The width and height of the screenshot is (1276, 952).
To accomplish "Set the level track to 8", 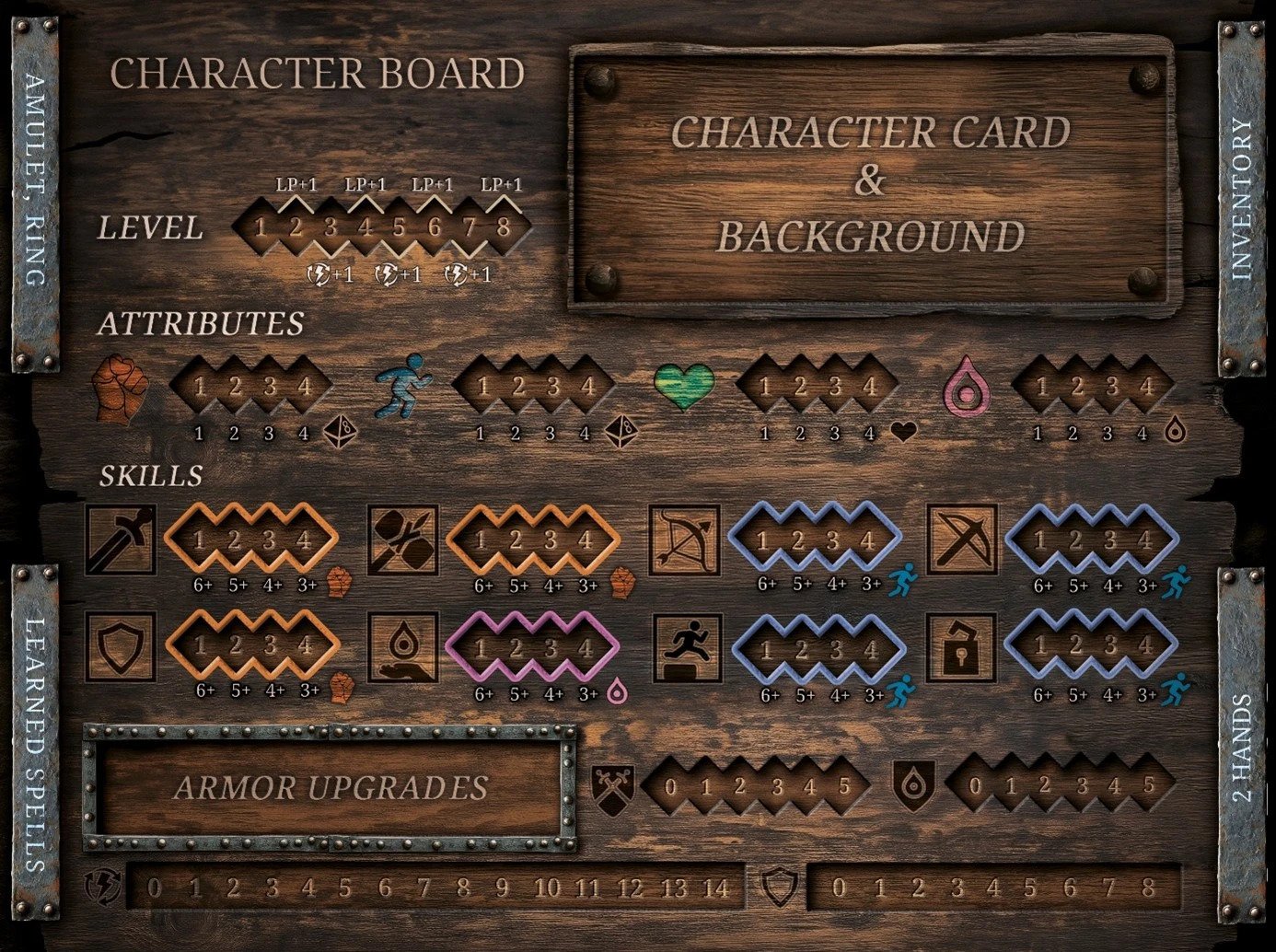I will point(503,227).
